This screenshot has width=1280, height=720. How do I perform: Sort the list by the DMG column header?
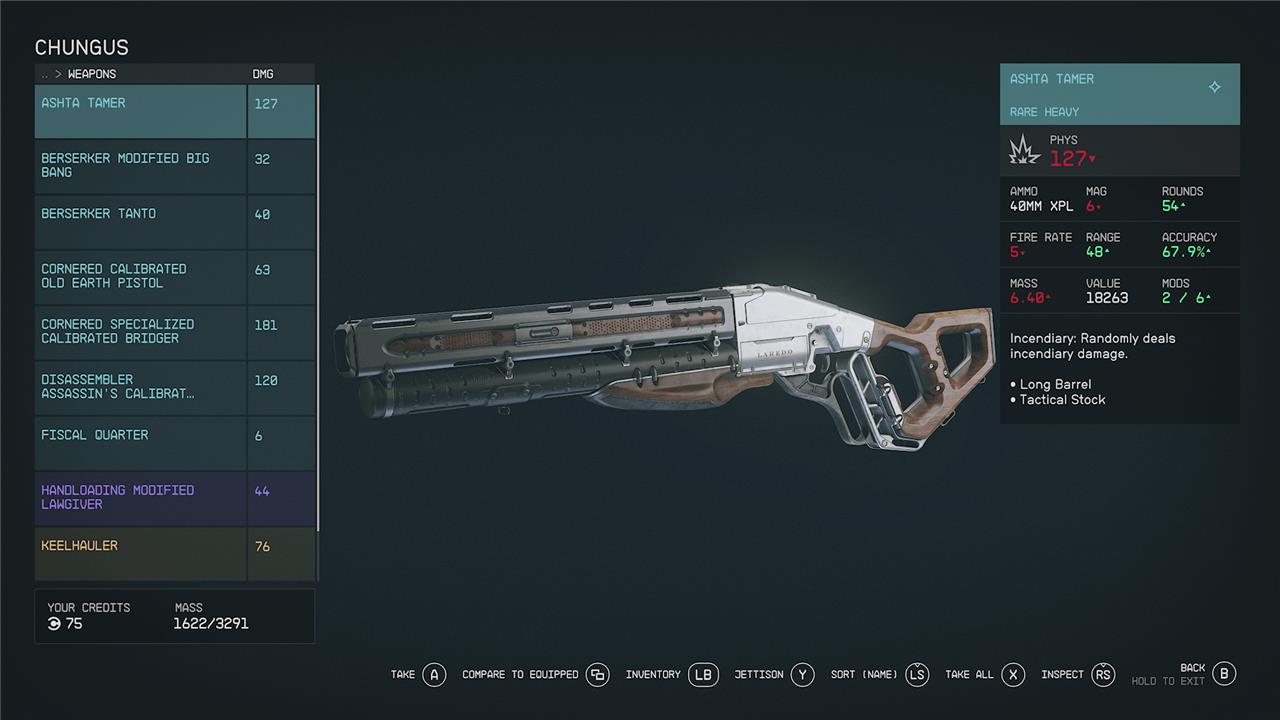tap(263, 74)
